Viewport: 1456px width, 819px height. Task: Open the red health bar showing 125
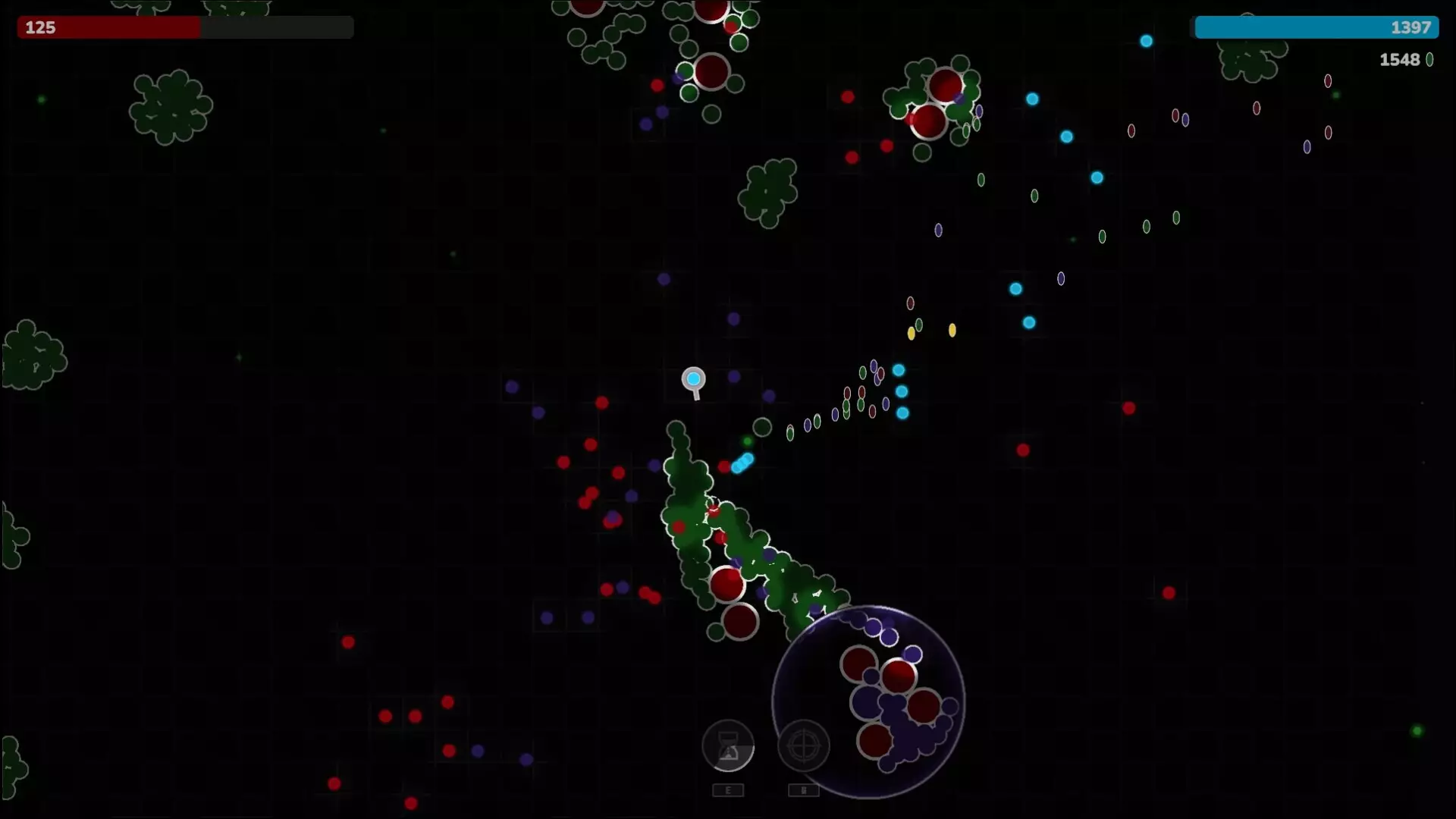pos(184,27)
